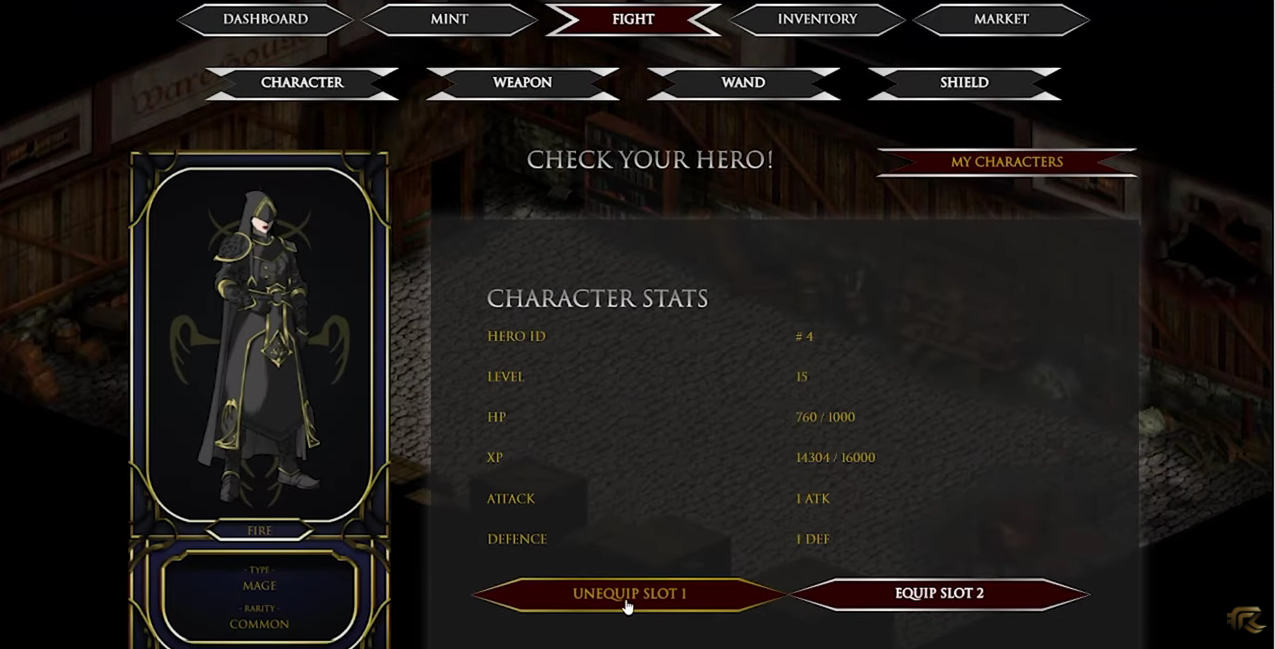
Task: Click the My Characters button
Action: [1006, 162]
